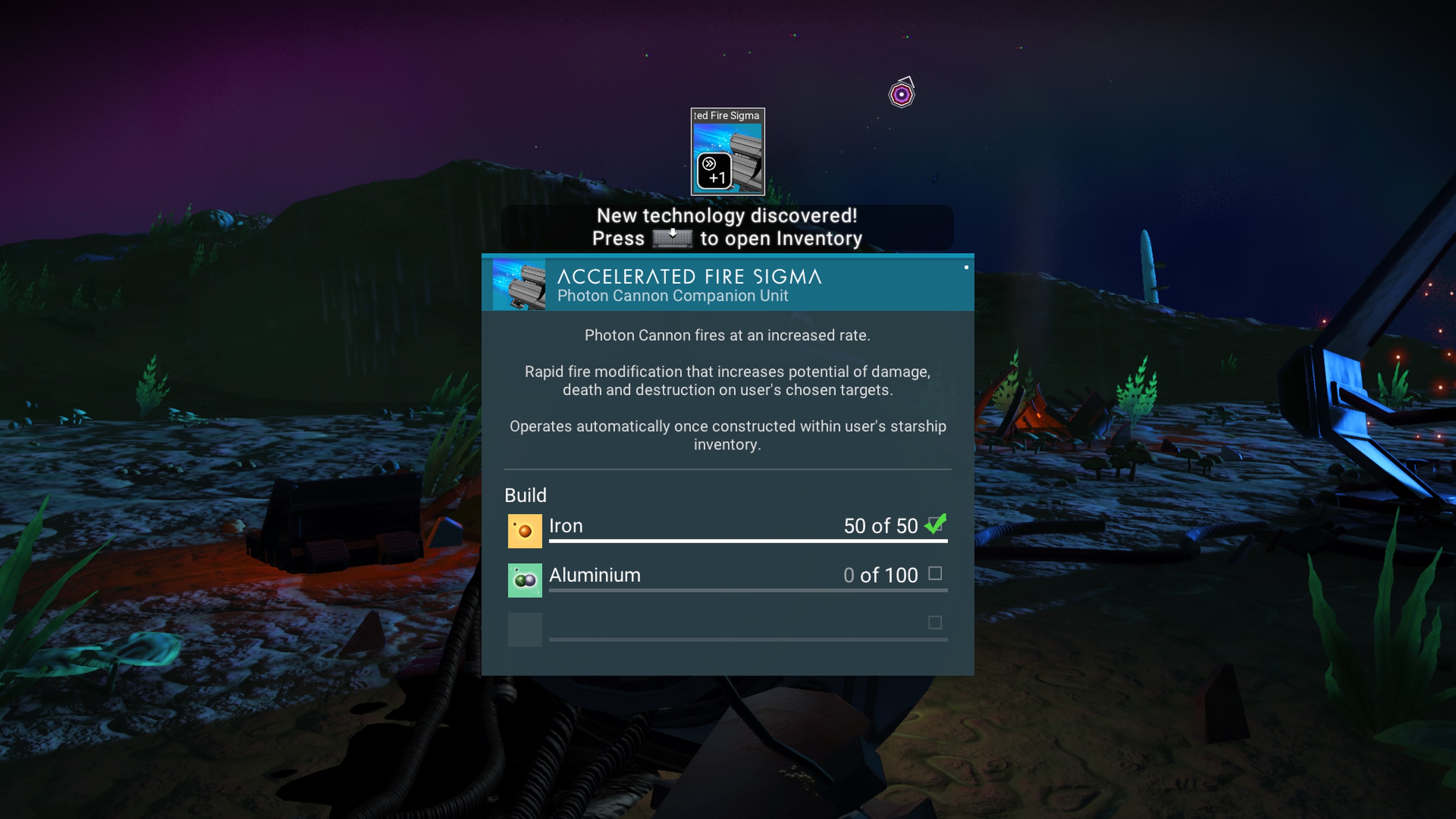Click the purple hexagonal waypoint marker
This screenshot has height=819, width=1456.
[x=902, y=94]
